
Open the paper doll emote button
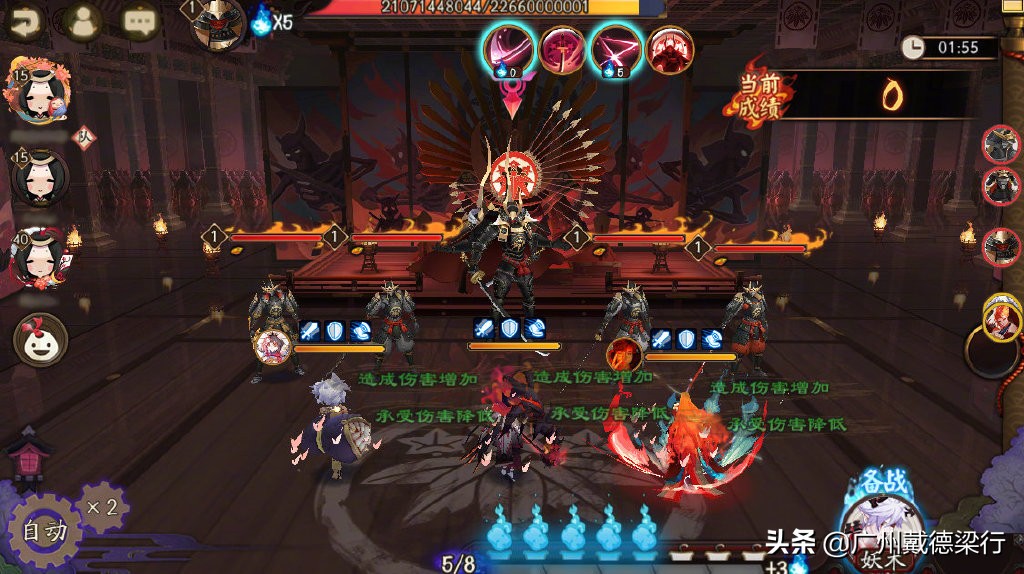(x=40, y=340)
